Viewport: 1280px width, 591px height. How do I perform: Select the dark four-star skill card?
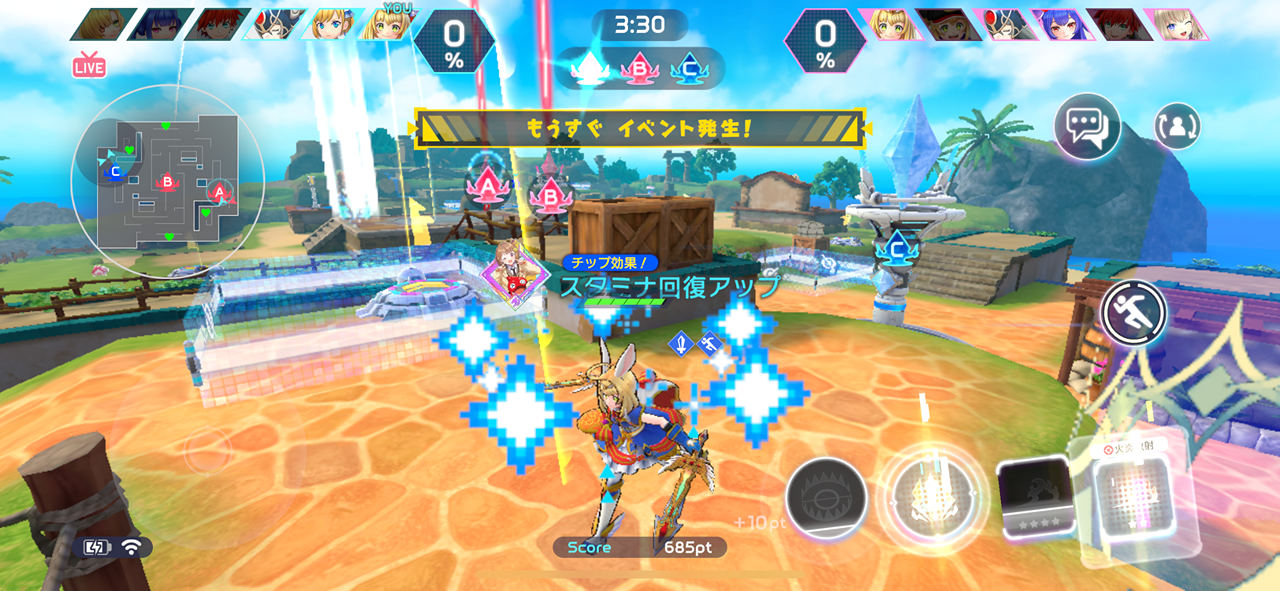[x=1036, y=498]
